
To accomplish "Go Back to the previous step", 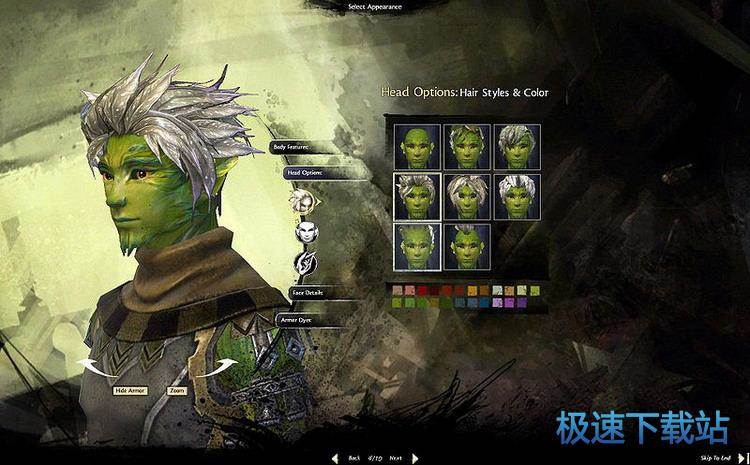I will [348, 457].
